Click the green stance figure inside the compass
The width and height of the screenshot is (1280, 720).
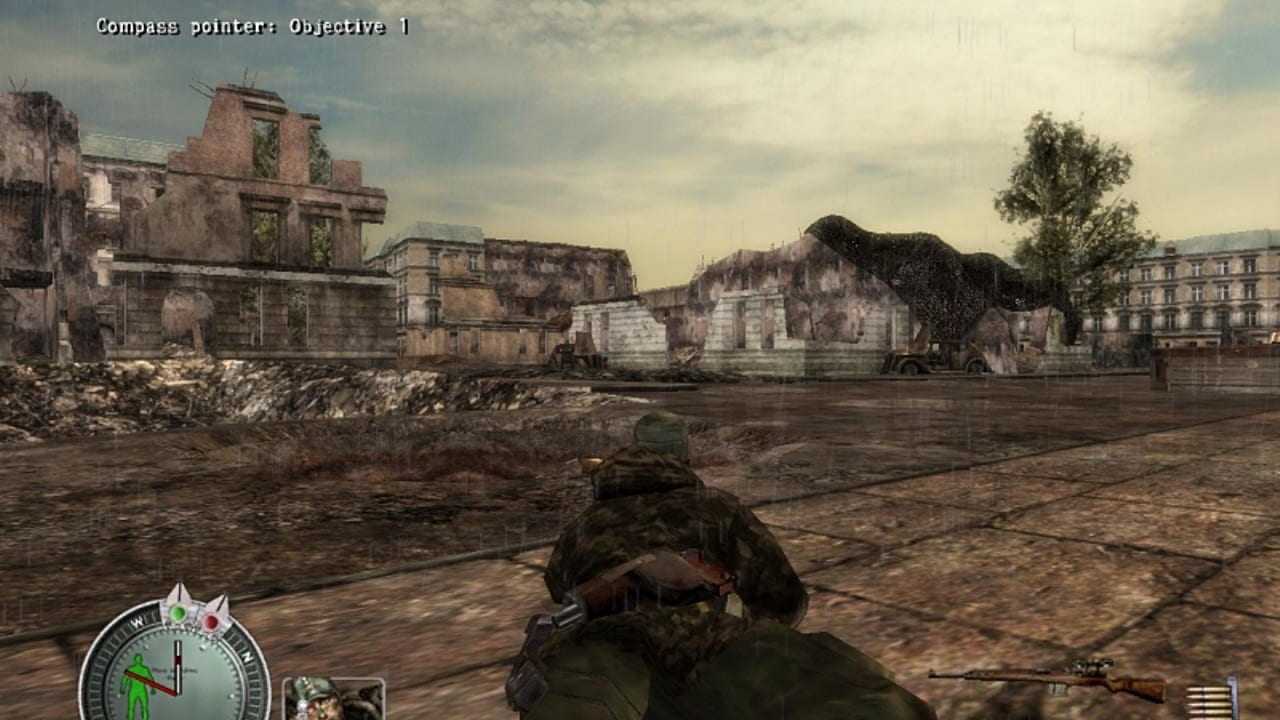click(x=135, y=683)
